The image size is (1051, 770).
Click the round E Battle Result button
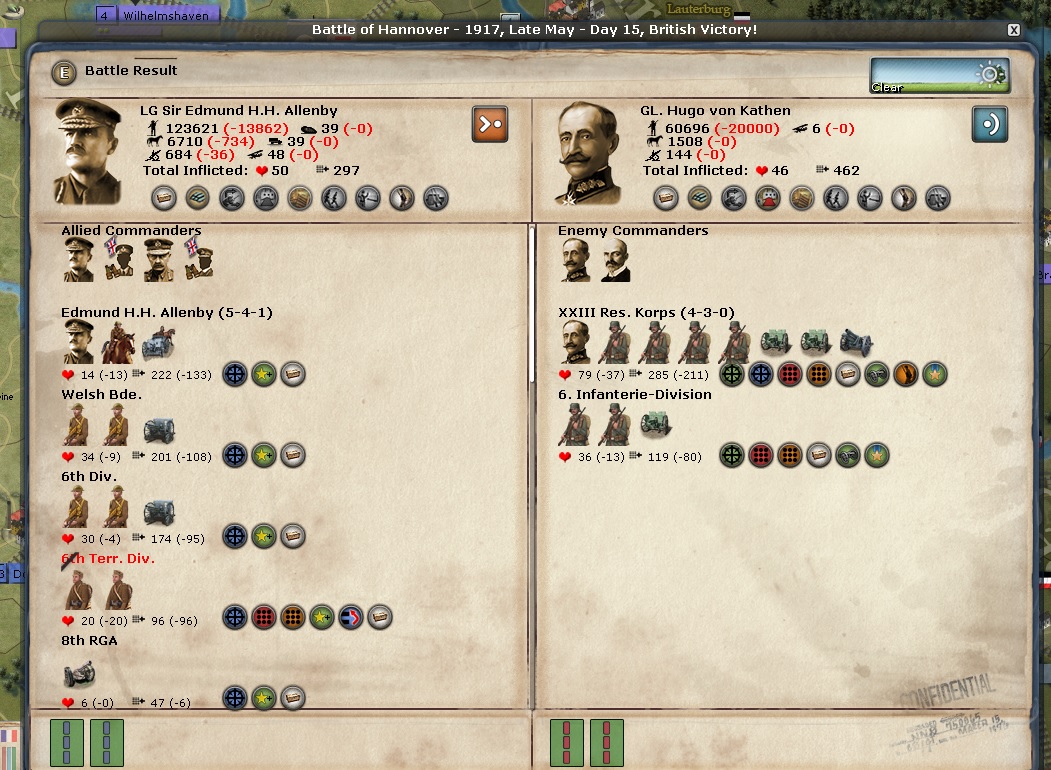65,72
